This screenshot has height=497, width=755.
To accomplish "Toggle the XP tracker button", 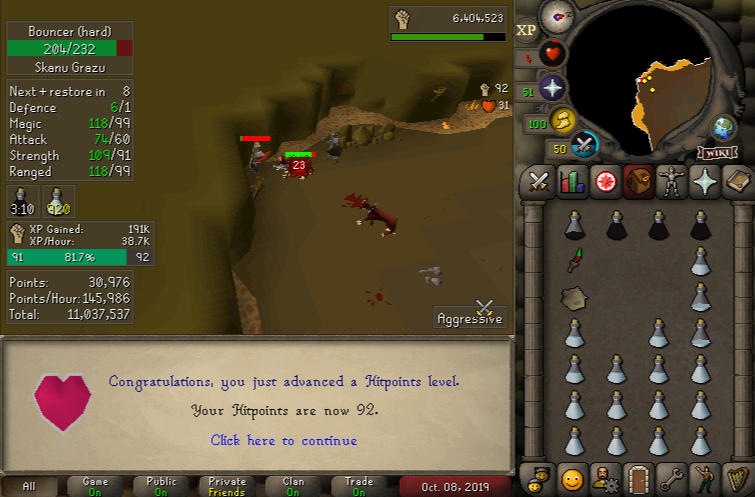I will tap(527, 30).
